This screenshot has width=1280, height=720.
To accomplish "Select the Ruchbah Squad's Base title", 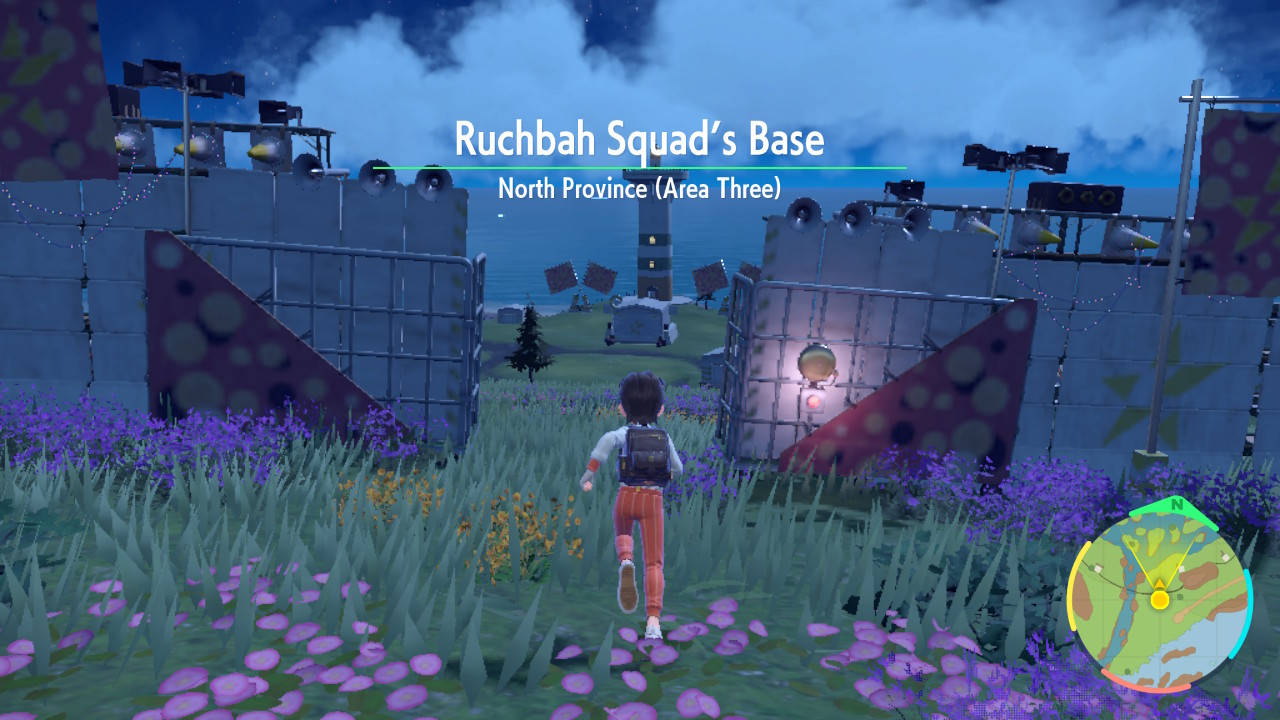I will point(640,140).
